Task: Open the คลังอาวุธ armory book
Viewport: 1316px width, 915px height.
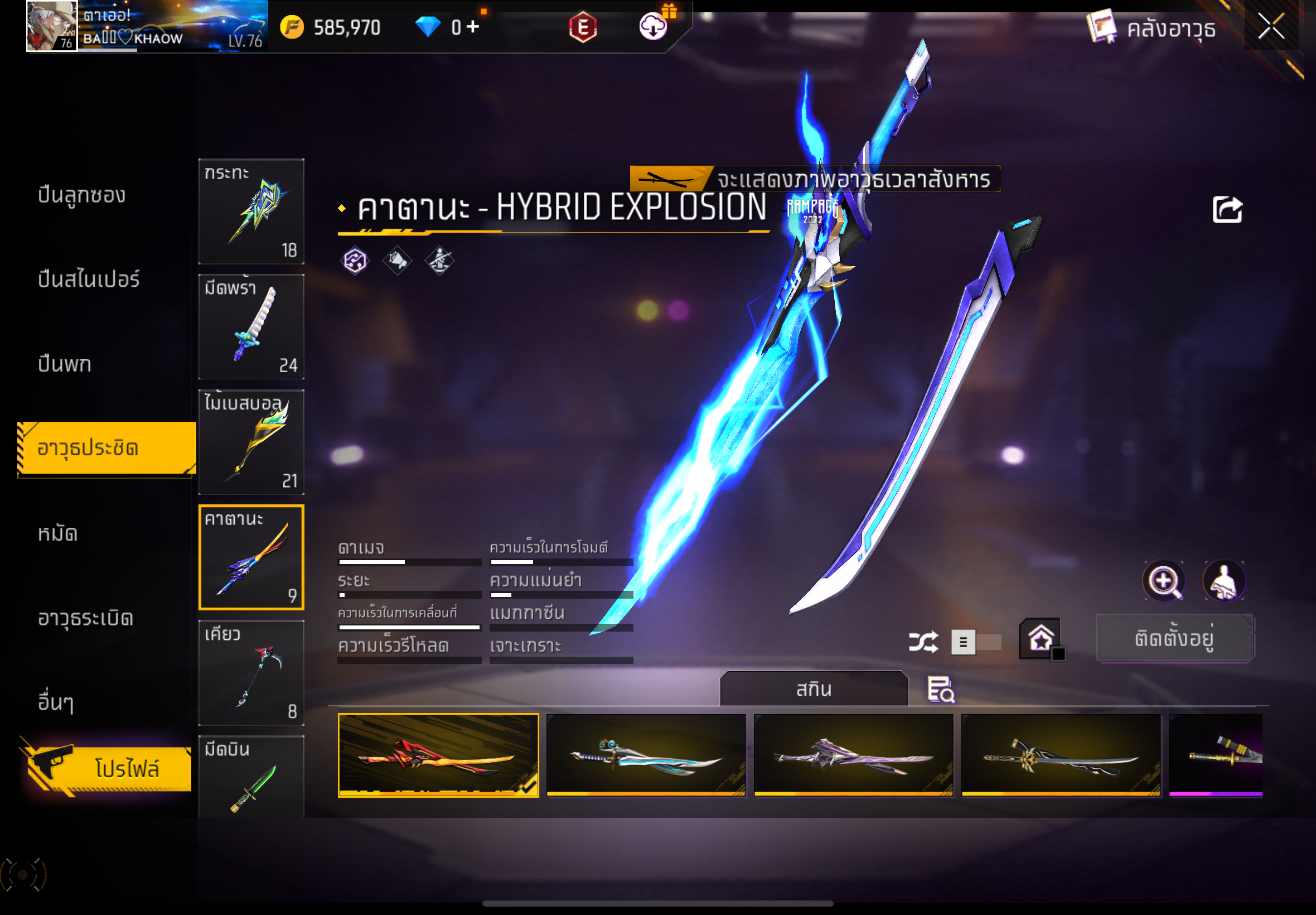Action: (1151, 27)
